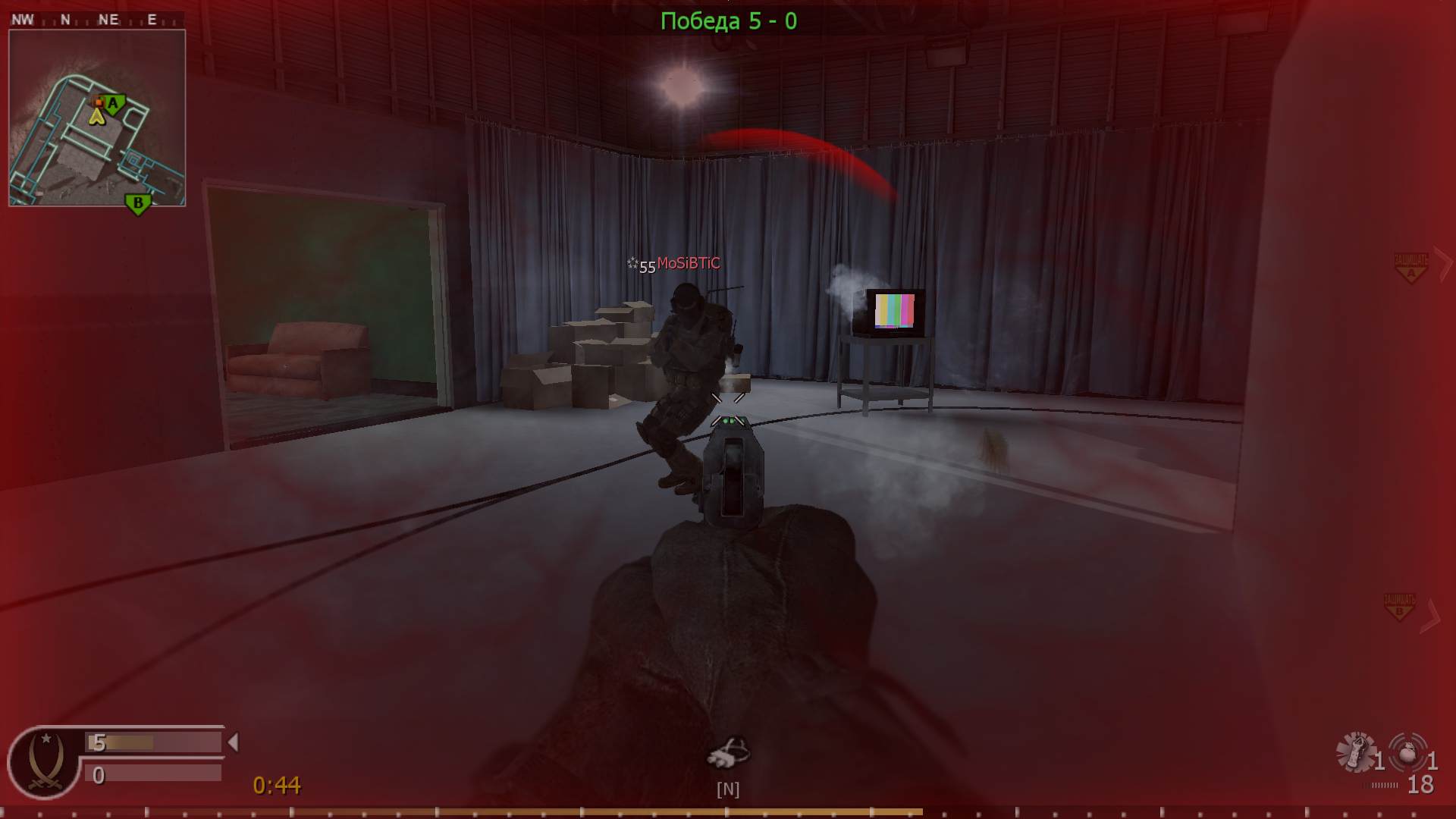The height and width of the screenshot is (819, 1456).
Task: Toggle the yellow player arrow on minimap
Action: pos(97,118)
